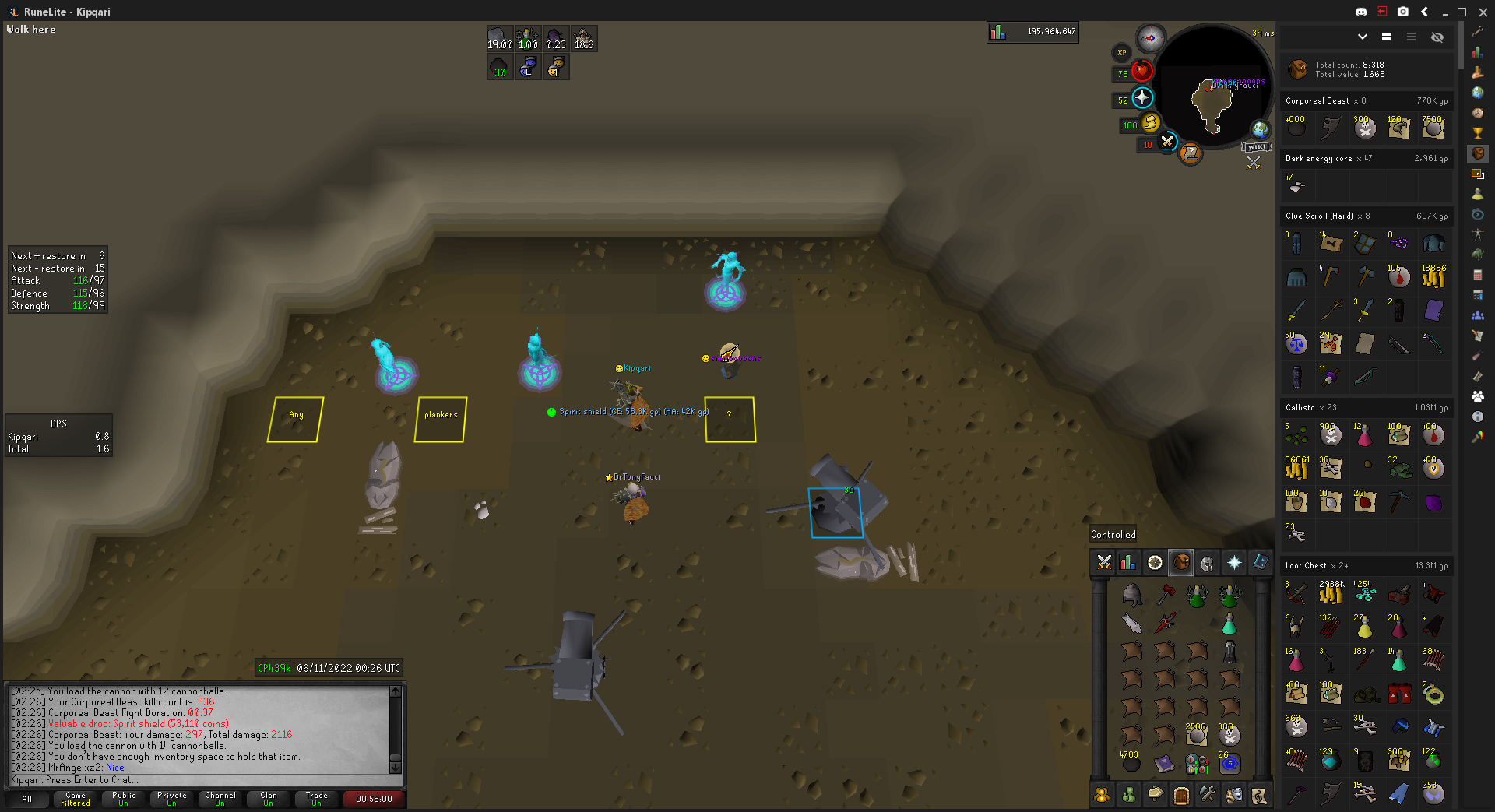Switch to the Skills tab
This screenshot has height=812, width=1495.
pos(1128,562)
